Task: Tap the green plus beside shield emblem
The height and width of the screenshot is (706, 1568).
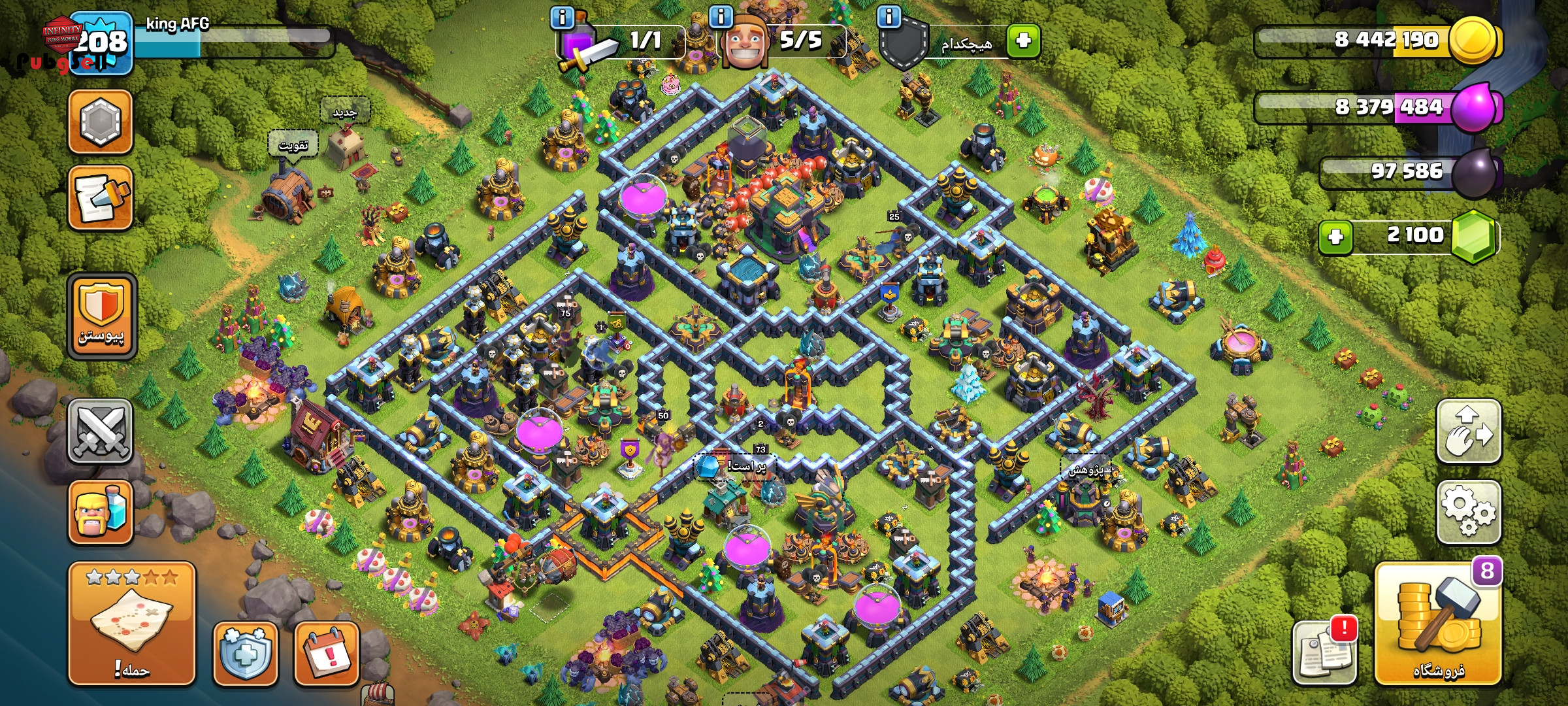Action: 1023,41
